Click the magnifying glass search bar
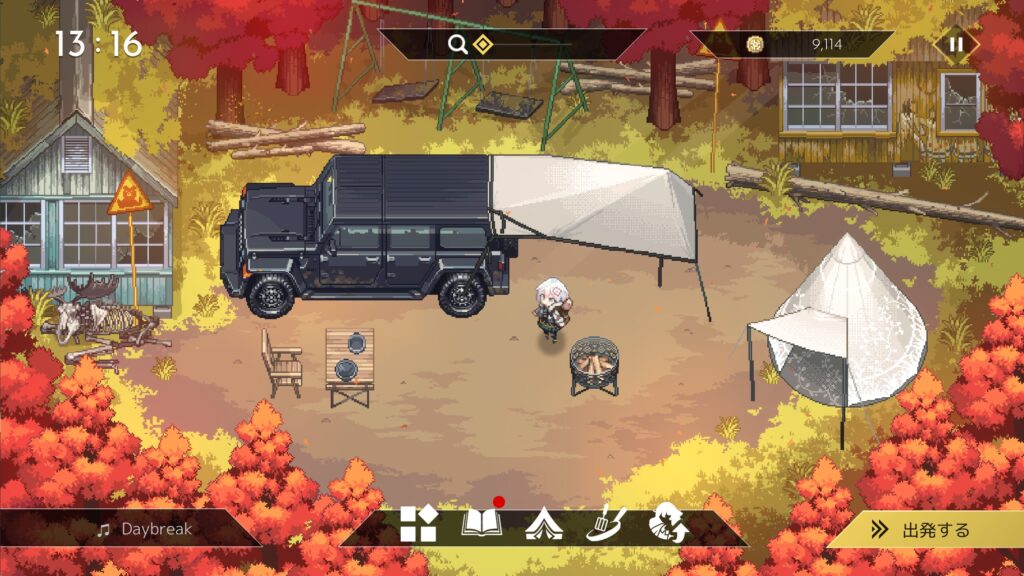The width and height of the screenshot is (1024, 576). pos(510,44)
